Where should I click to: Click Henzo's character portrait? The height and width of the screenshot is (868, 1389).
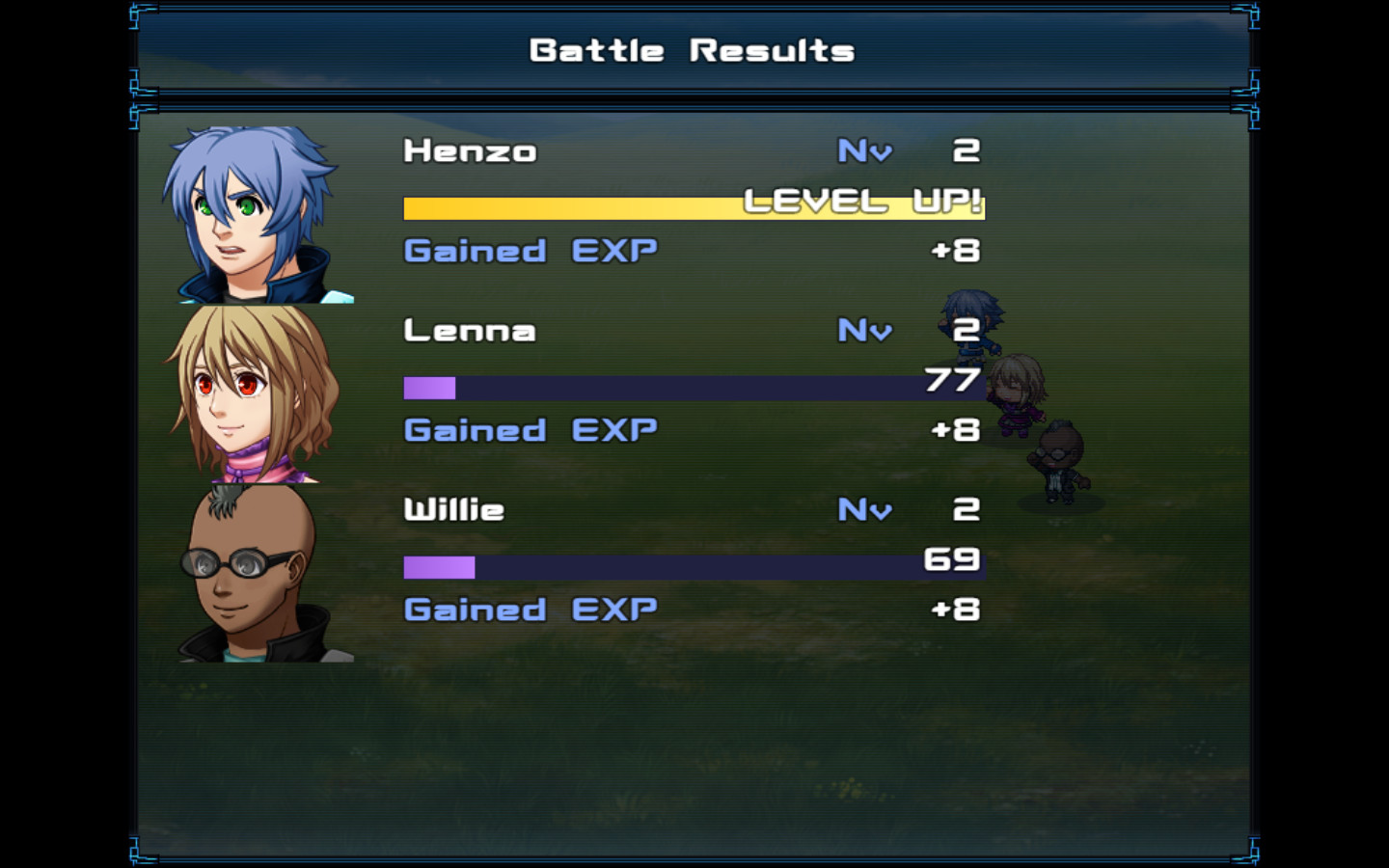(x=260, y=212)
